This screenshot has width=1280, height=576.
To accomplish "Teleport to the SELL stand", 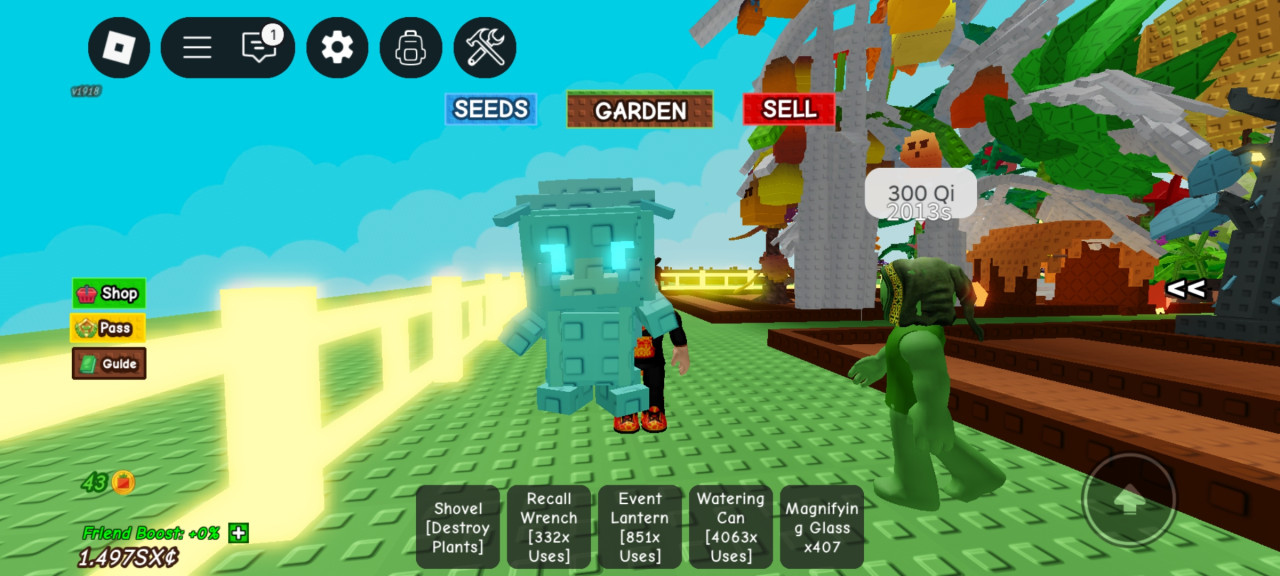I will (x=789, y=109).
